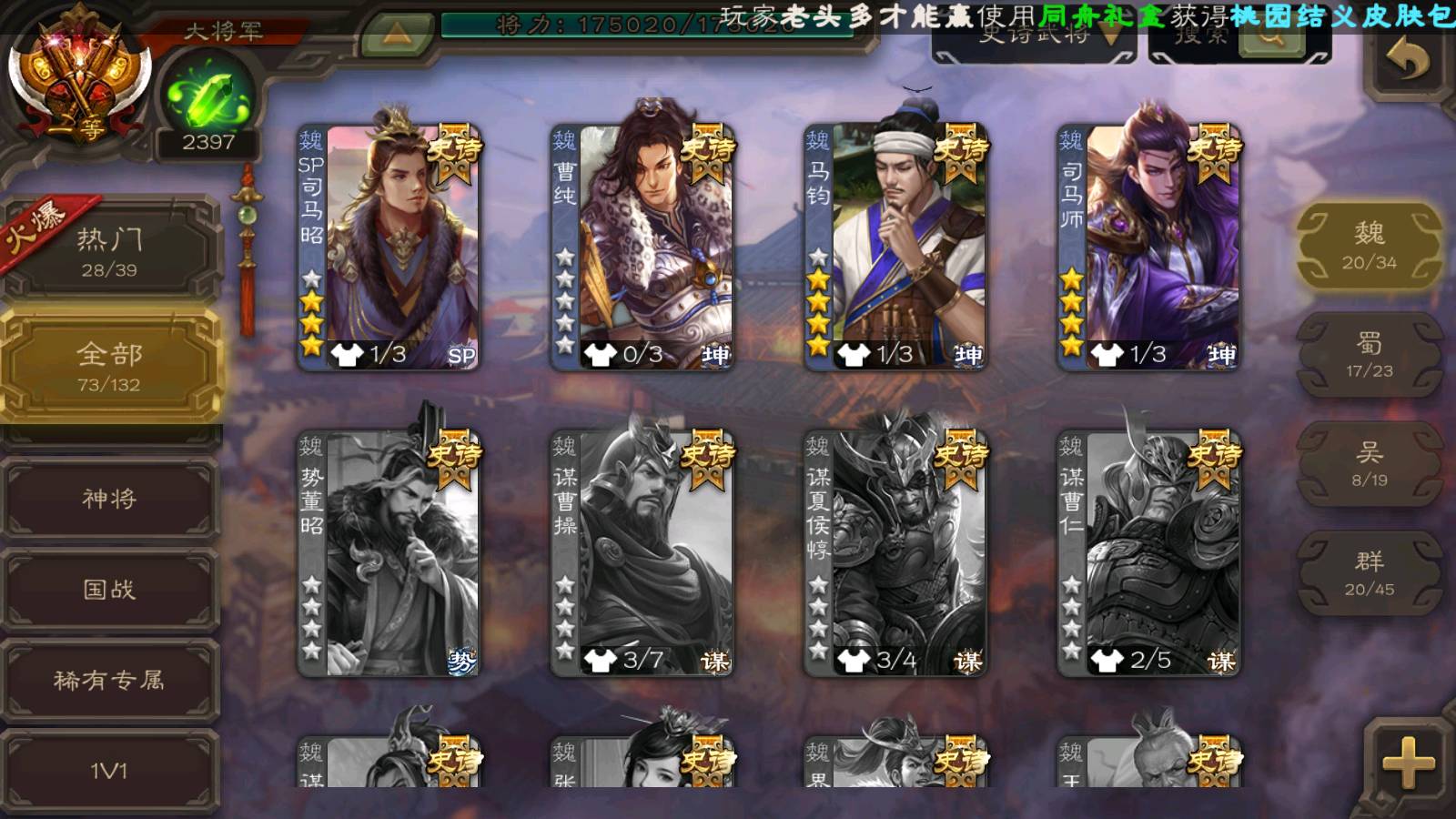Pick the 谋曹仁 general card
Screen dimensions: 1456x819
(x=1148, y=553)
